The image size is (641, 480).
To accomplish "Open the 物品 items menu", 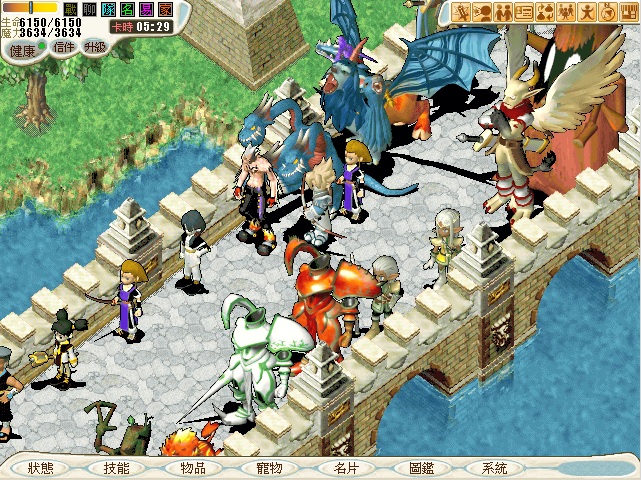I will (x=193, y=467).
